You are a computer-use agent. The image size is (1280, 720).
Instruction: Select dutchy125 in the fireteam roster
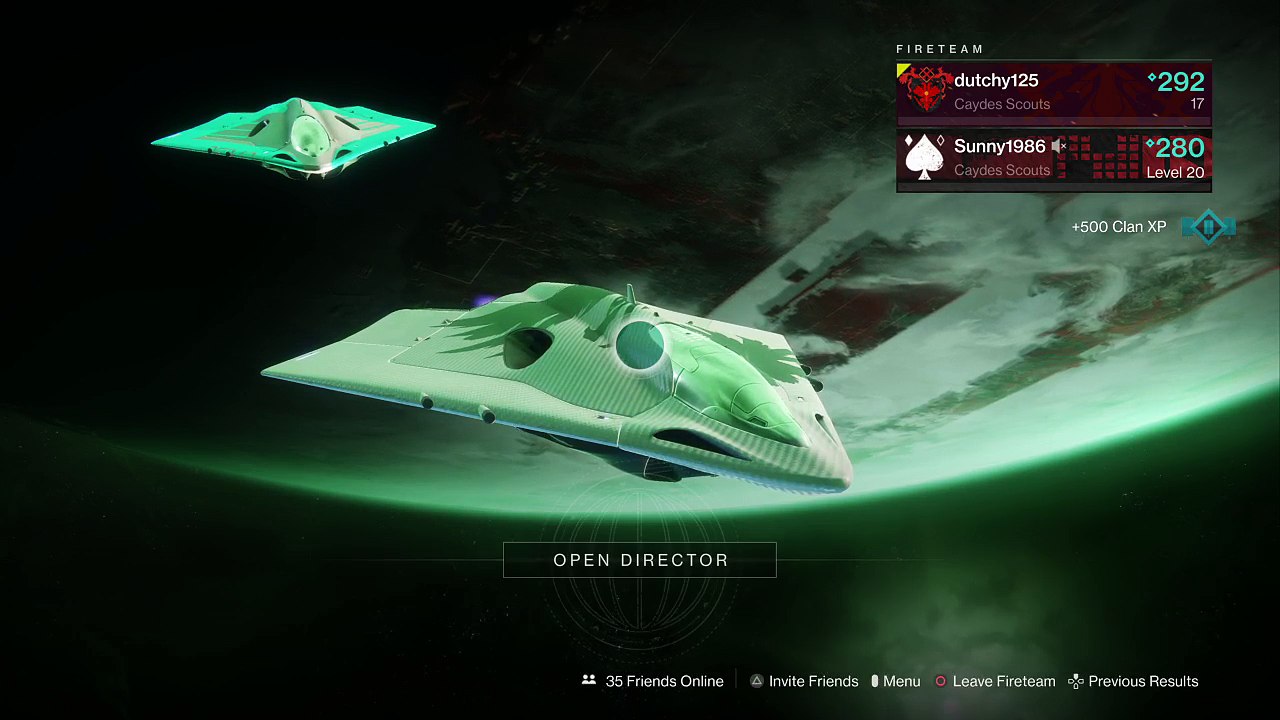pos(1053,92)
